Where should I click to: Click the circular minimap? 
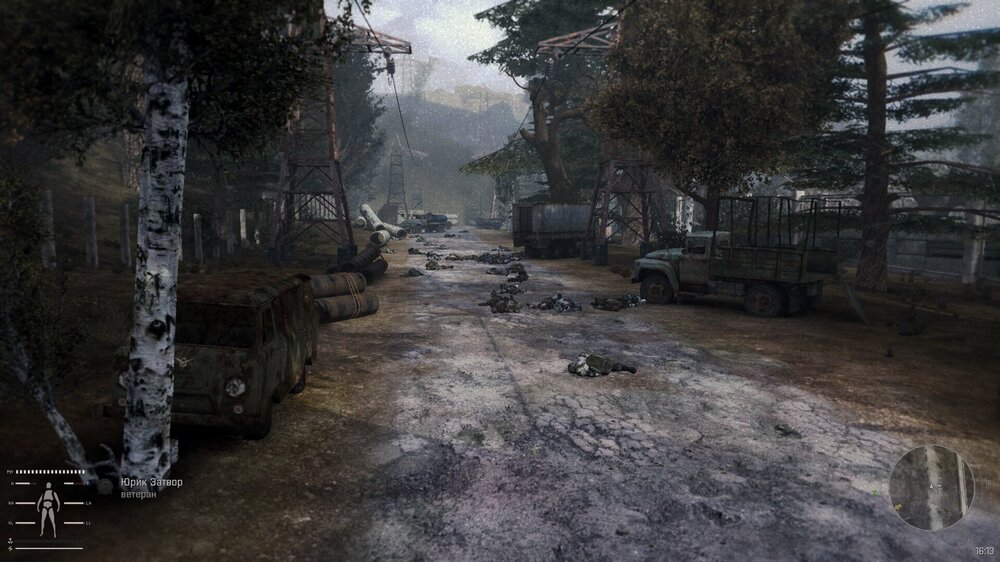point(931,487)
